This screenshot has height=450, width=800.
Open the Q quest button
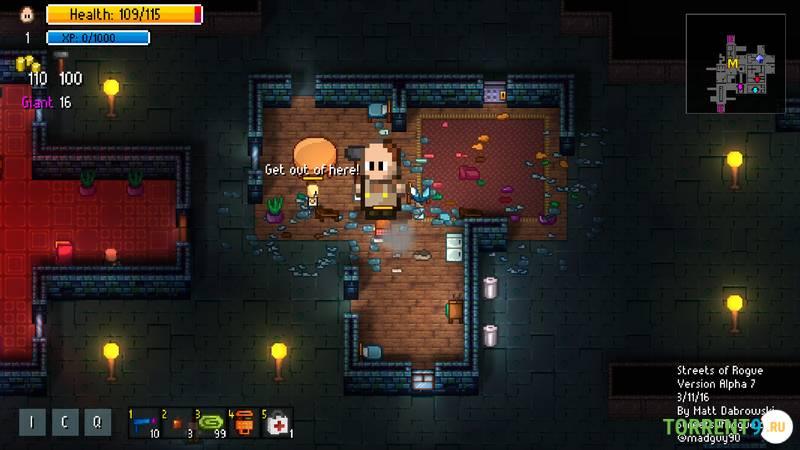click(x=97, y=422)
